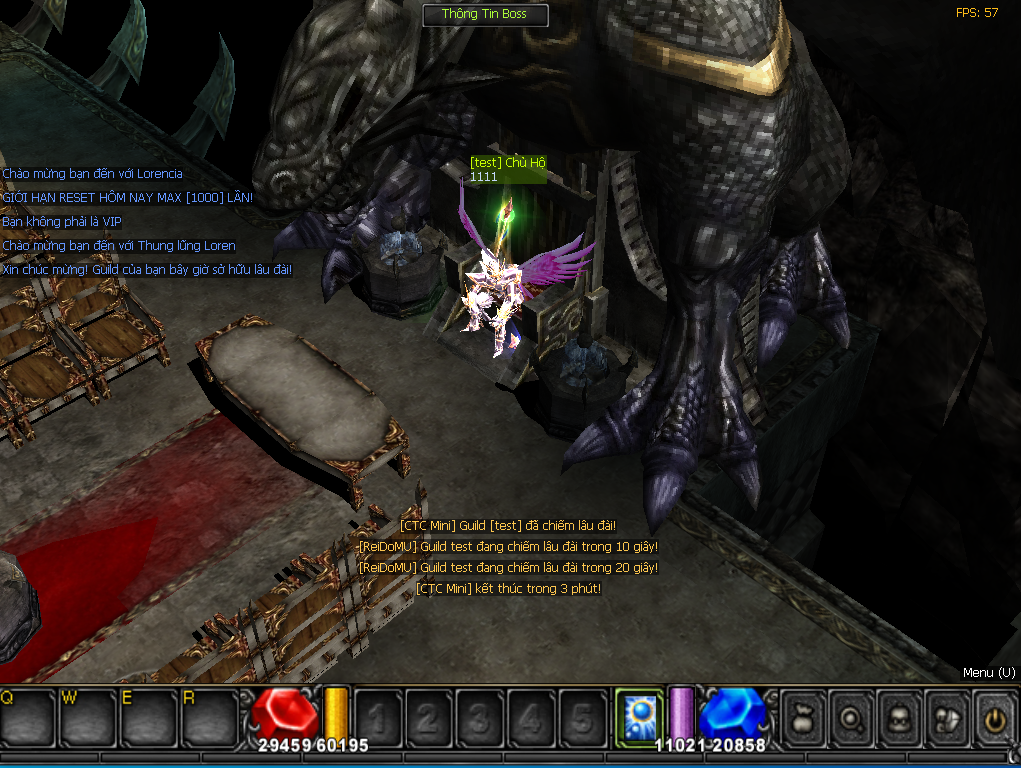Open the Menu (U) label
The height and width of the screenshot is (768, 1021).
pyautogui.click(x=988, y=673)
